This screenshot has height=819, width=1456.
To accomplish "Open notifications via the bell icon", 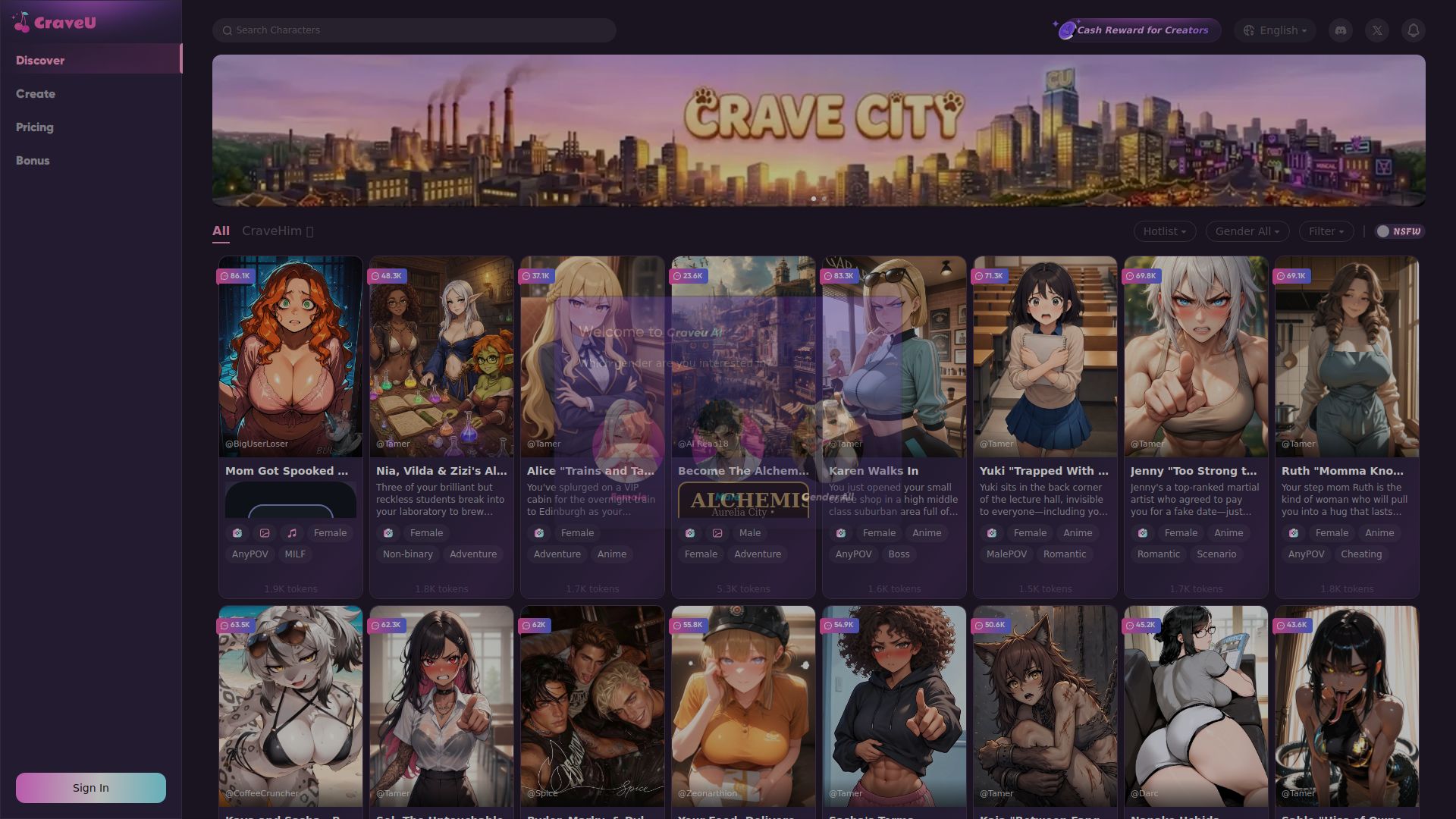I will [1413, 30].
